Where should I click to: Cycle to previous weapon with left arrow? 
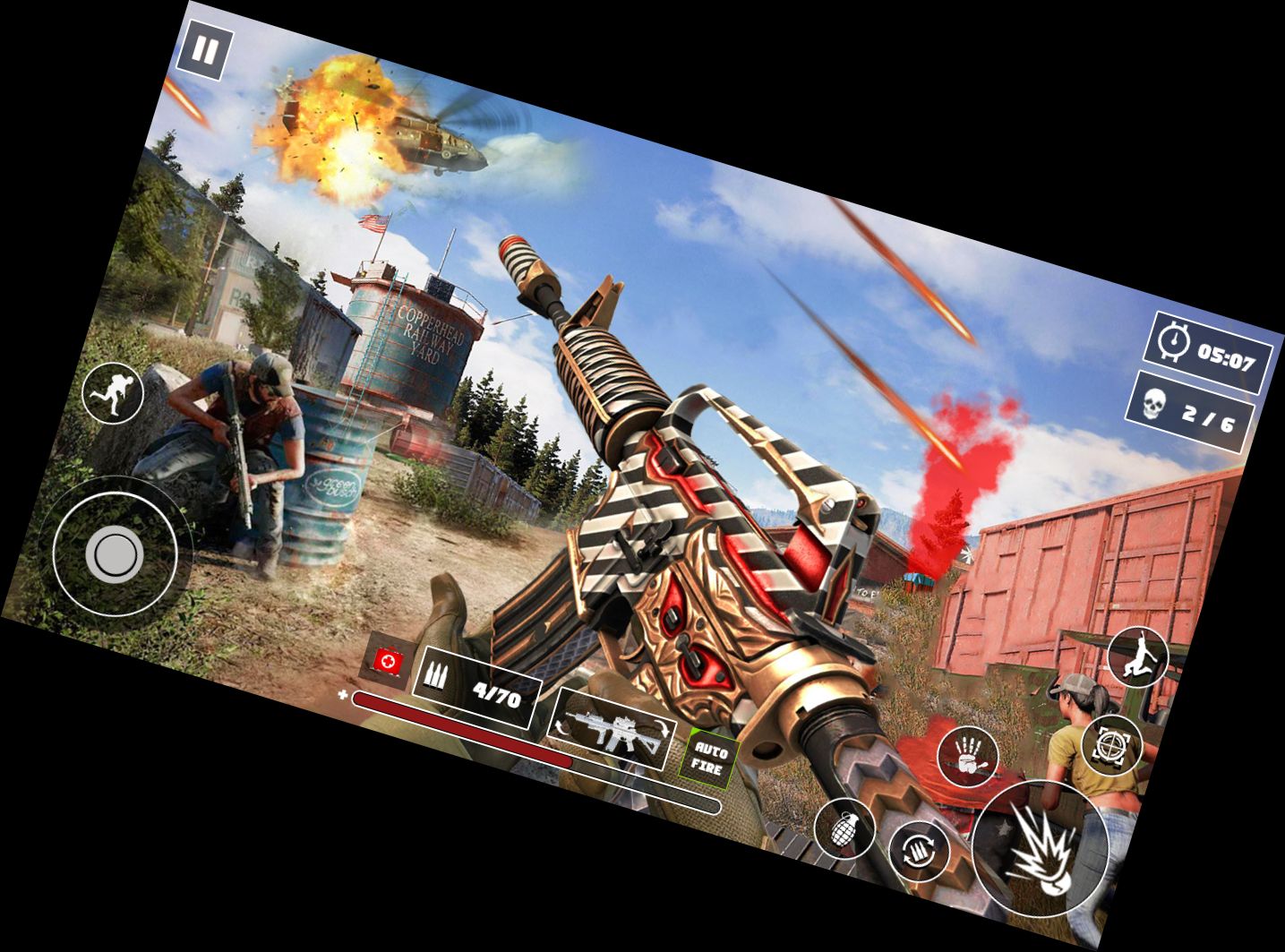tap(561, 728)
